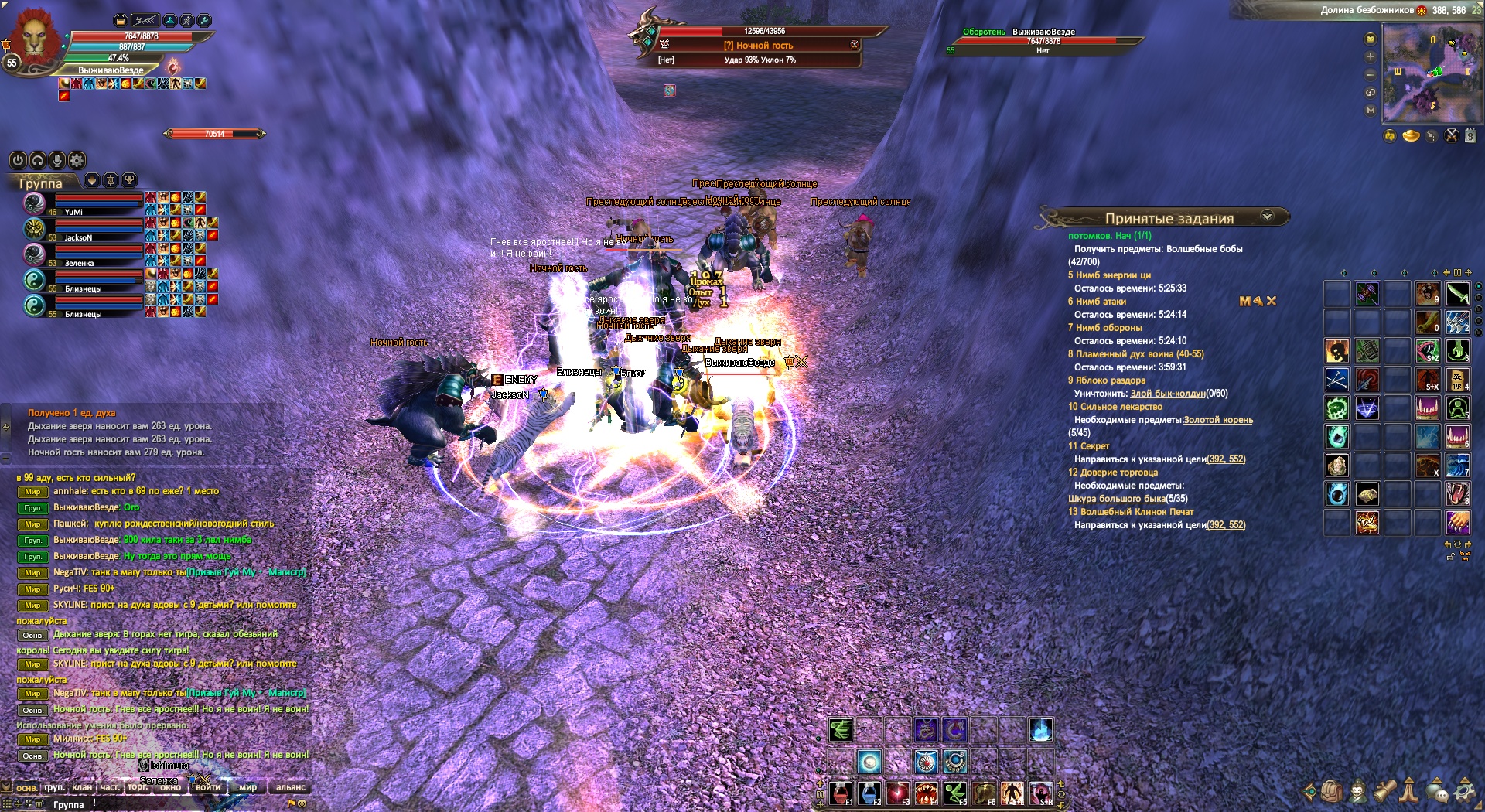Open the backpack inventory icon
Viewport: 1485px width, 812px height.
(x=1331, y=791)
